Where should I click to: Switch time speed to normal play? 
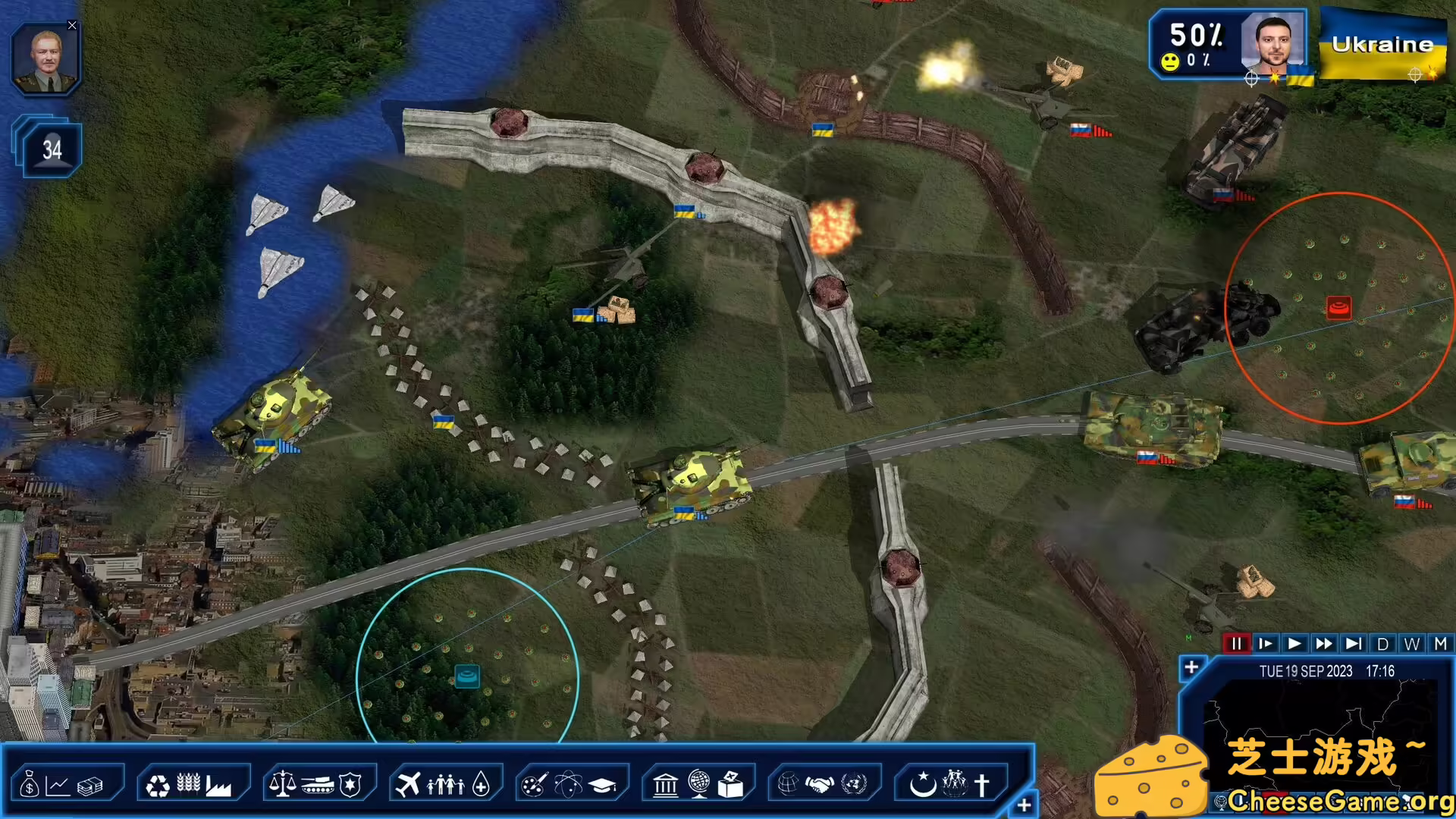click(x=1295, y=644)
